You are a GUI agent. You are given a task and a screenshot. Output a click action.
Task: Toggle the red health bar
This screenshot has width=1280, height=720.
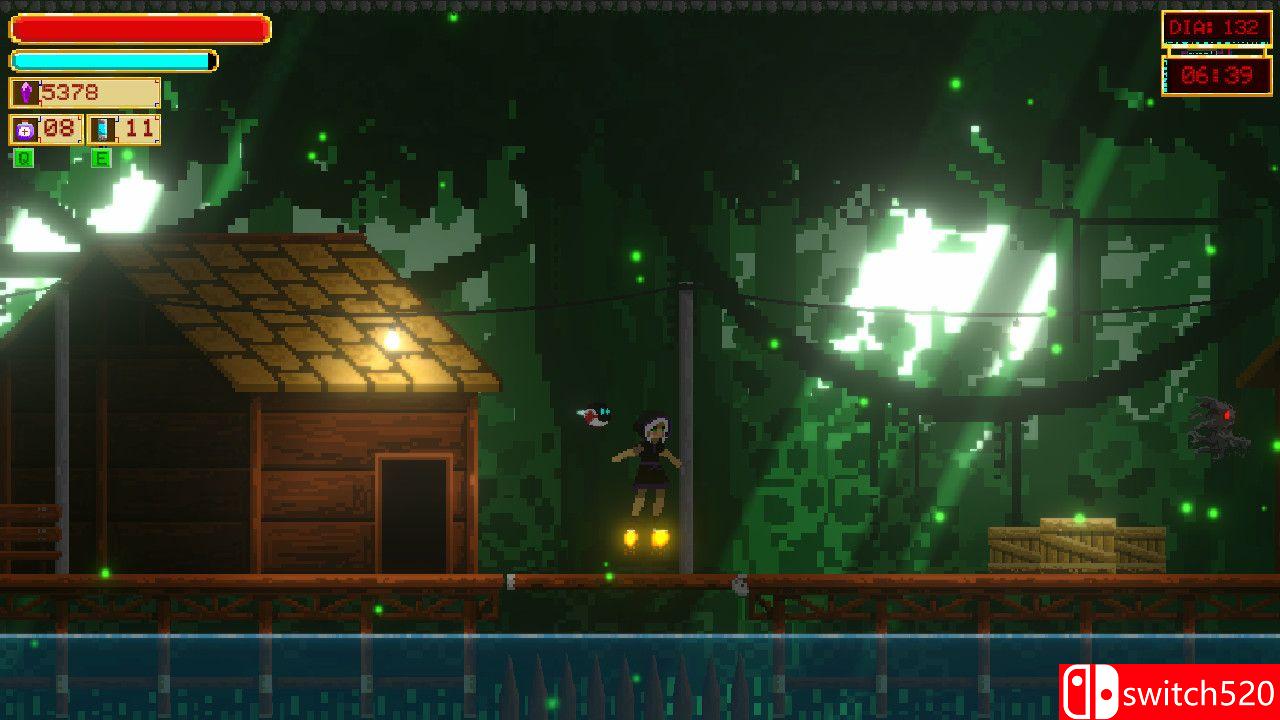(138, 30)
